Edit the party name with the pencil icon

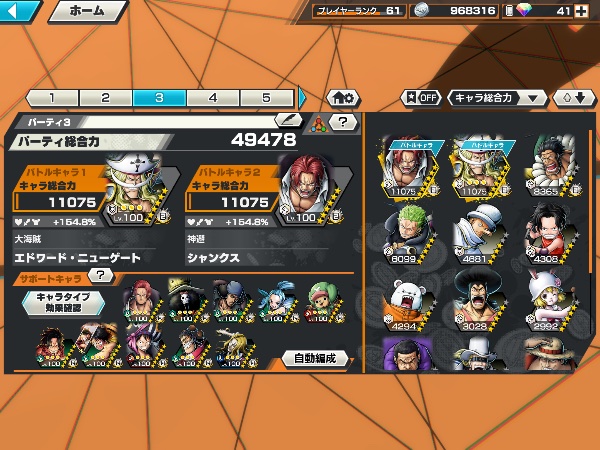(288, 121)
